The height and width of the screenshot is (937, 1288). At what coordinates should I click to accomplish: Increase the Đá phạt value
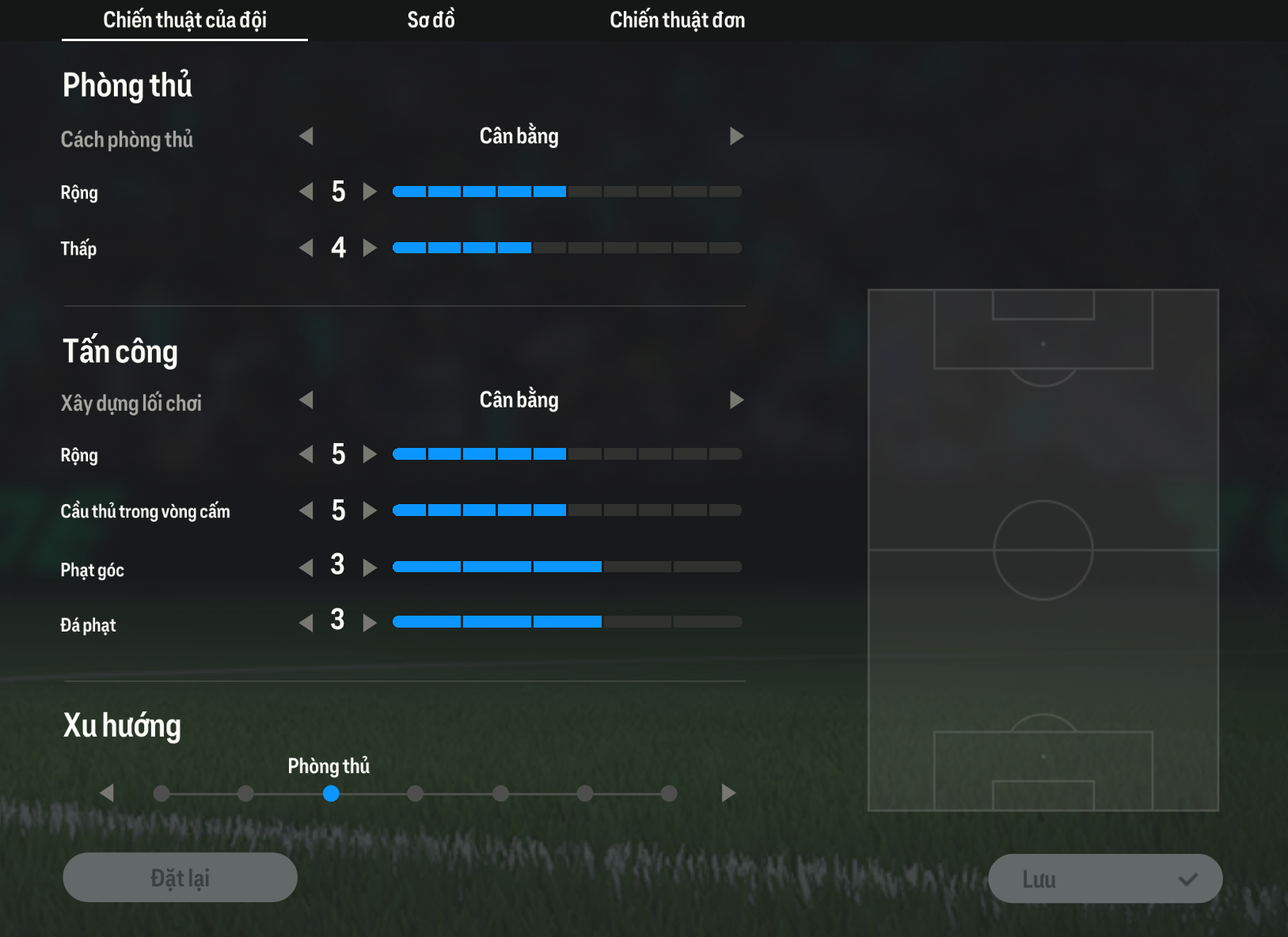(x=370, y=623)
